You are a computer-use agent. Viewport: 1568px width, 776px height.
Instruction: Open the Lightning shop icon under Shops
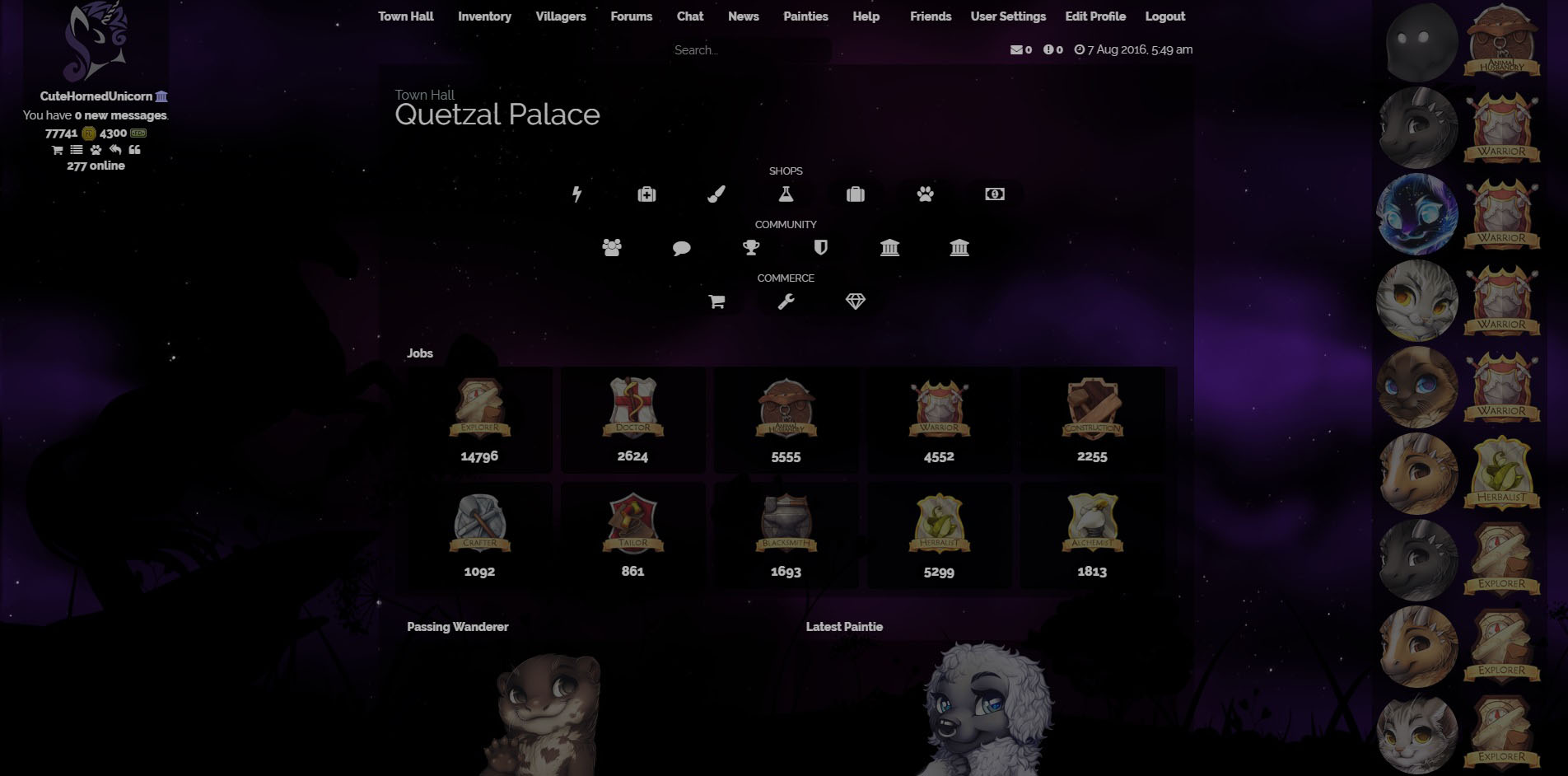(x=577, y=194)
